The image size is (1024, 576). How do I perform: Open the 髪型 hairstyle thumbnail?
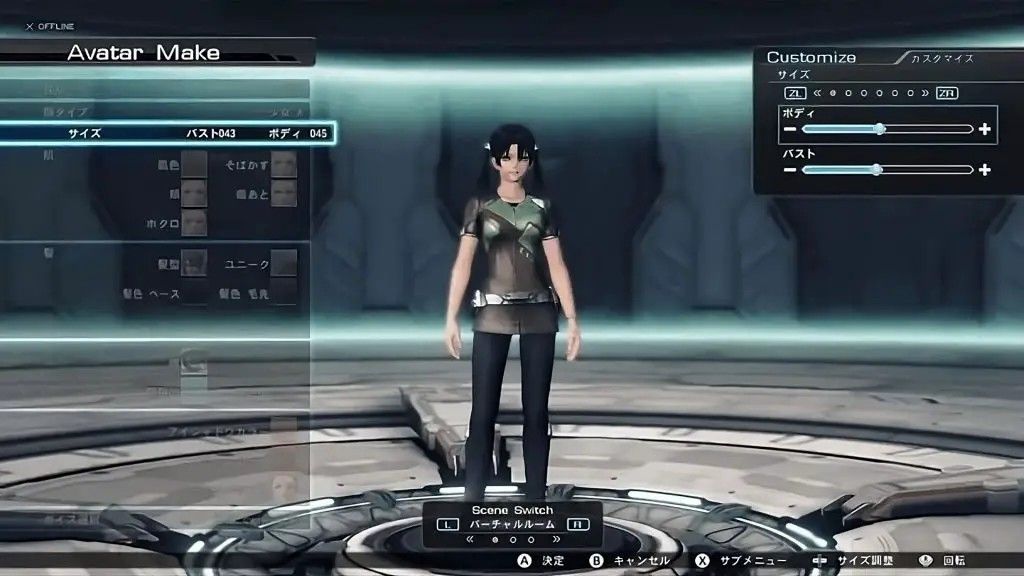tap(194, 263)
